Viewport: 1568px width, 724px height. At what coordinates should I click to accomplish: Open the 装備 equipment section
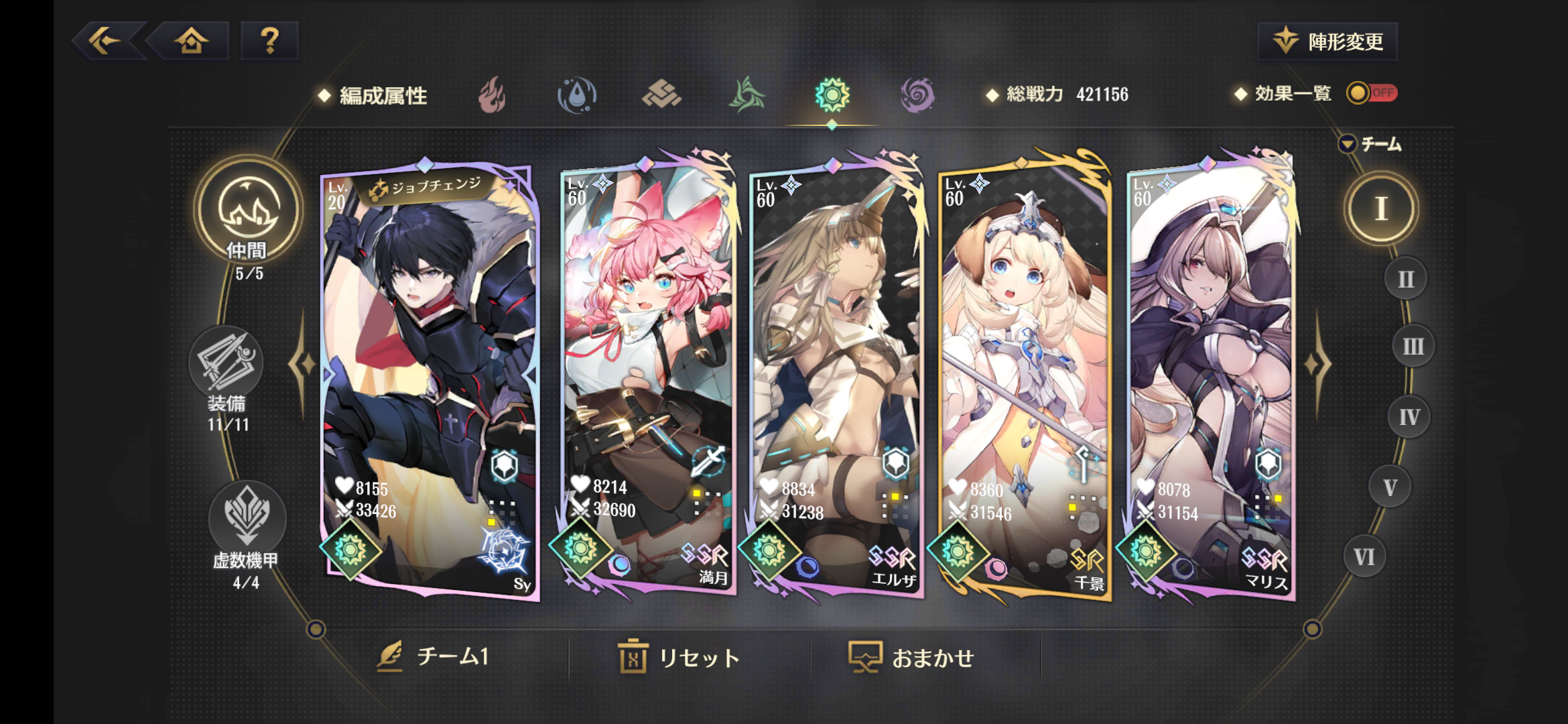tap(226, 375)
